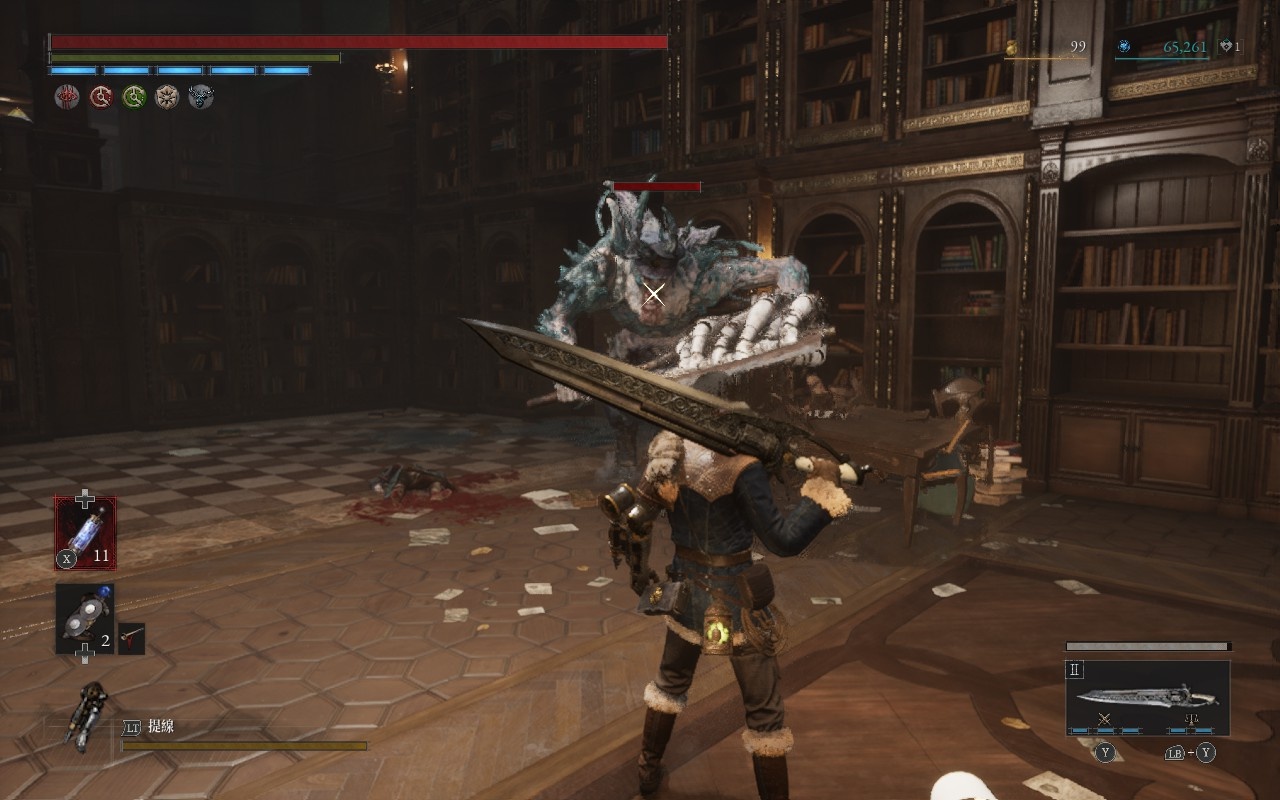This screenshot has height=800, width=1280.
Task: Click the crossed swords blade Fable Art icon
Action: [1105, 719]
